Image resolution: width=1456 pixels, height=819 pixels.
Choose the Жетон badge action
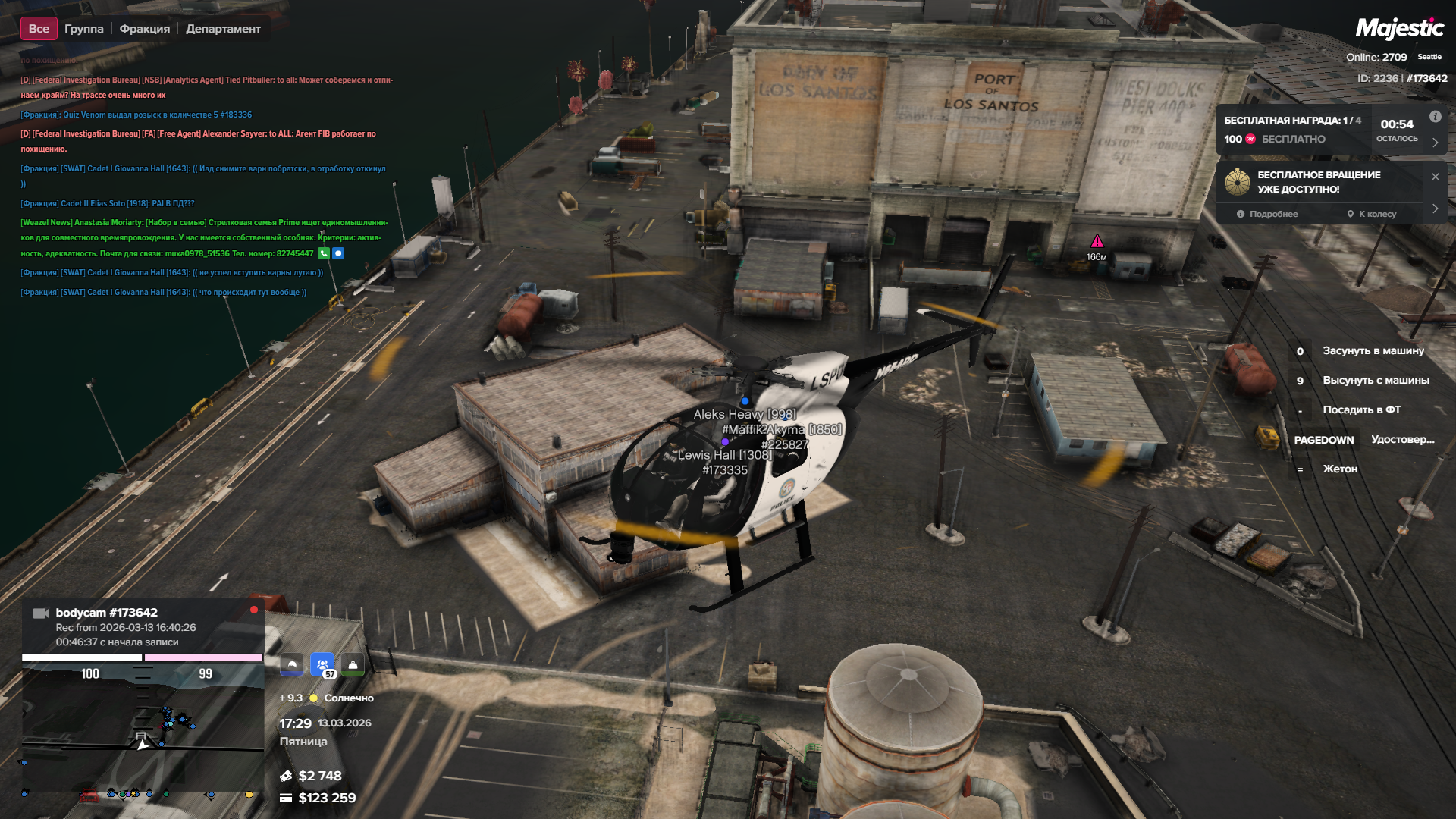(x=1339, y=469)
